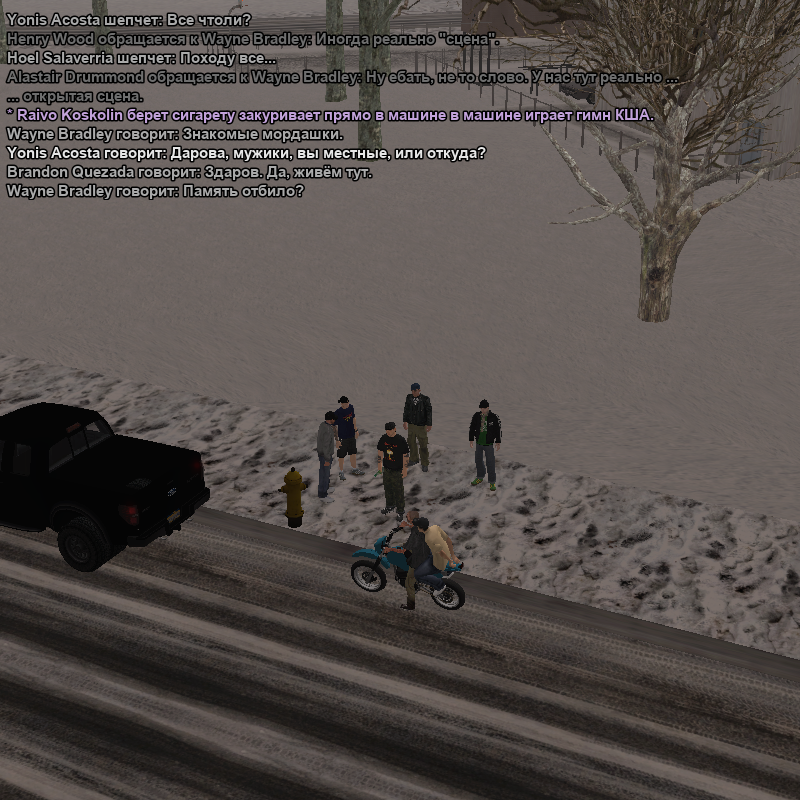Select Wayne Bradley's "Память отбило?" chat line
Image resolution: width=800 pixels, height=800 pixels.
(x=155, y=191)
